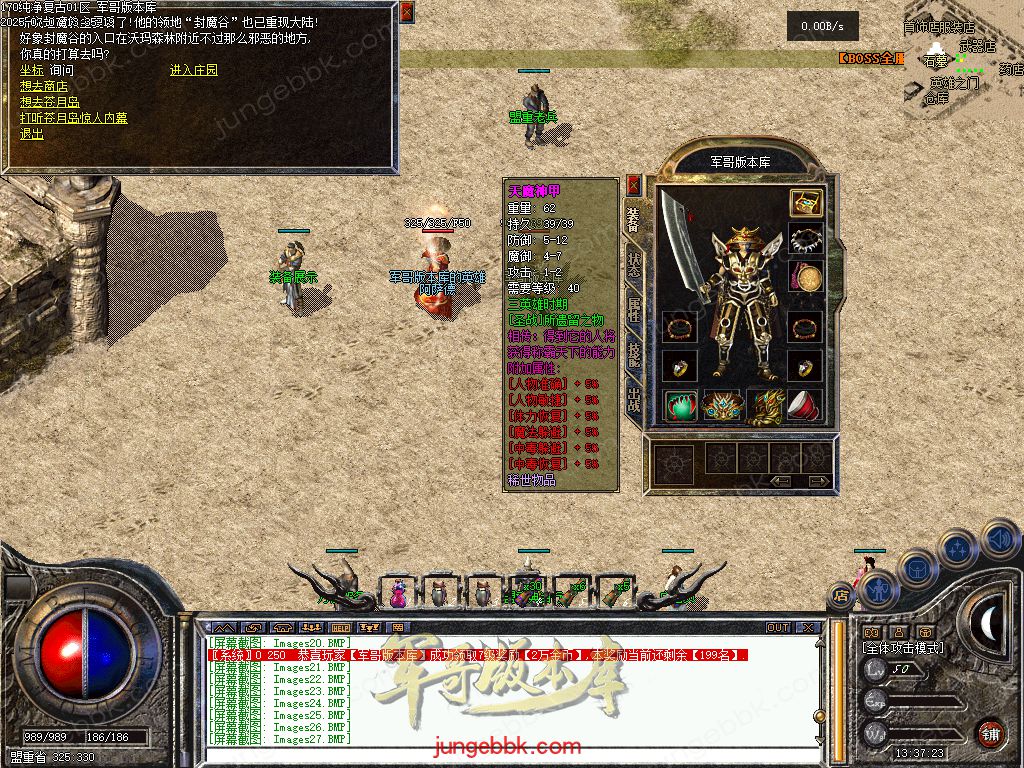This screenshot has width=1024, height=768.
Task: Select the 想去商店 dialogue link
Action: (44, 86)
